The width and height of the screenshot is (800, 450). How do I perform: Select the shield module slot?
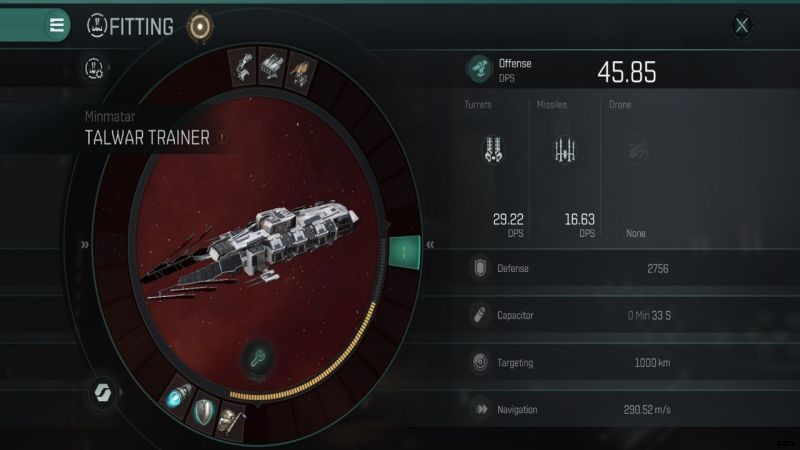(205, 411)
